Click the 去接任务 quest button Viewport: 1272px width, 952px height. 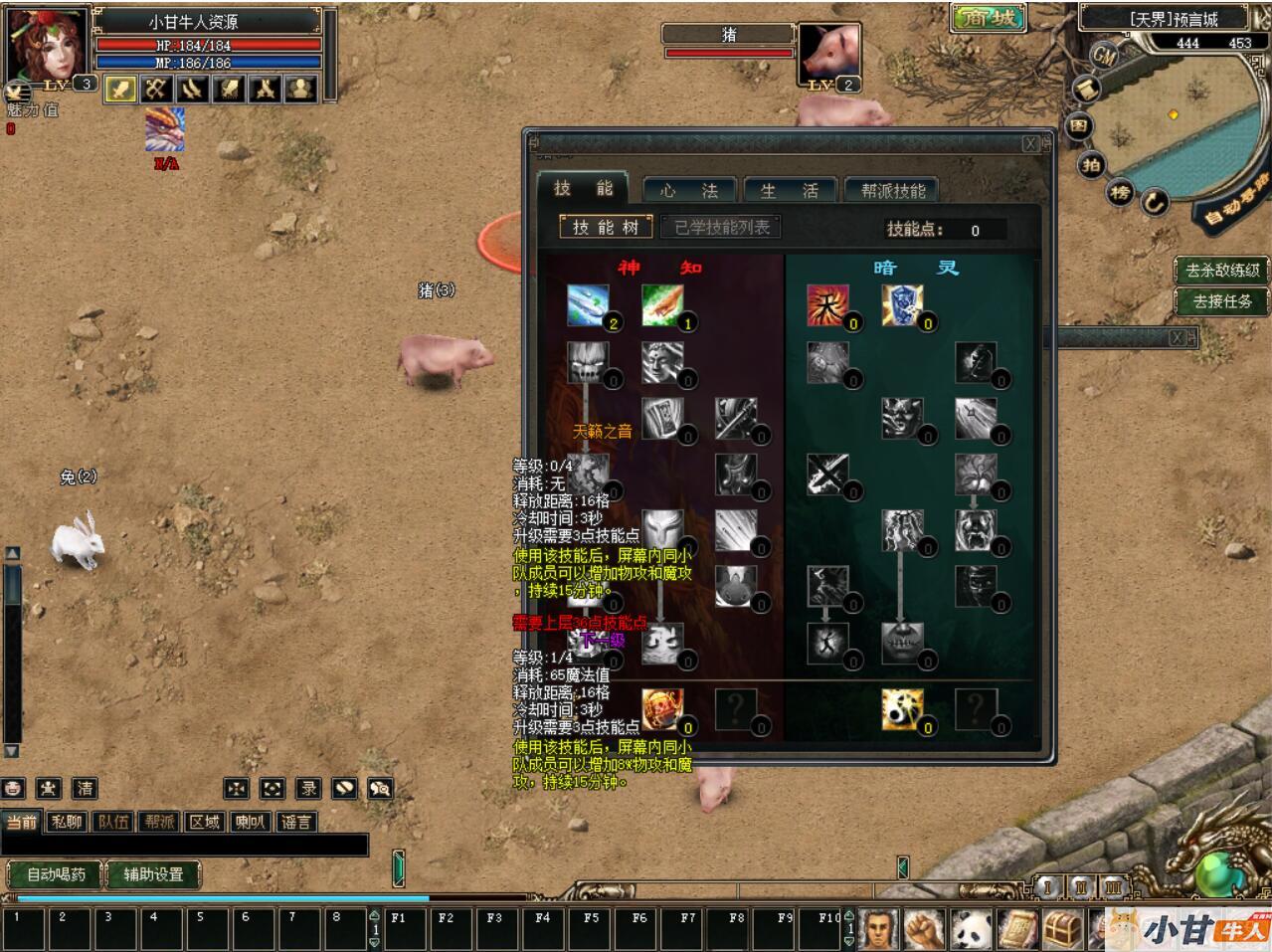pyautogui.click(x=1222, y=300)
